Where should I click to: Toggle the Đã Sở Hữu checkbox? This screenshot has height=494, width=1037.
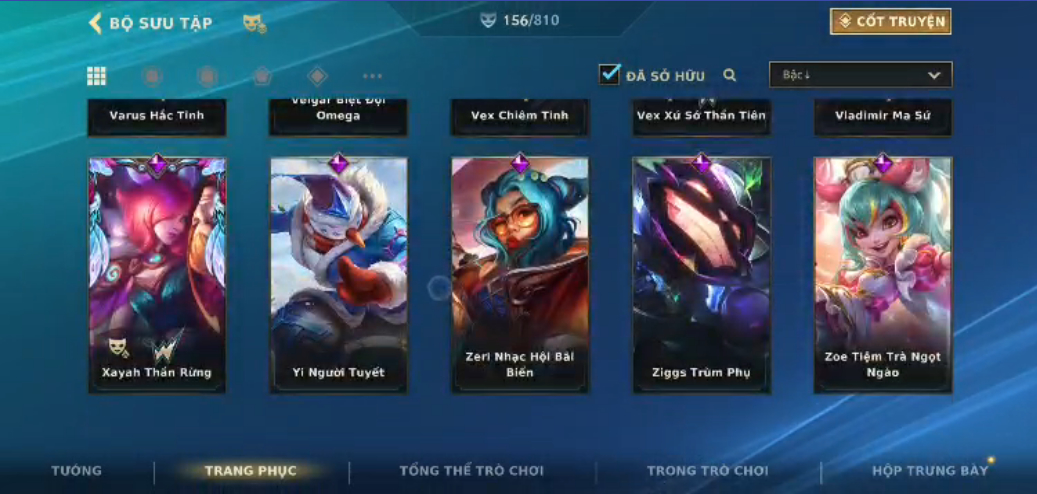click(609, 75)
